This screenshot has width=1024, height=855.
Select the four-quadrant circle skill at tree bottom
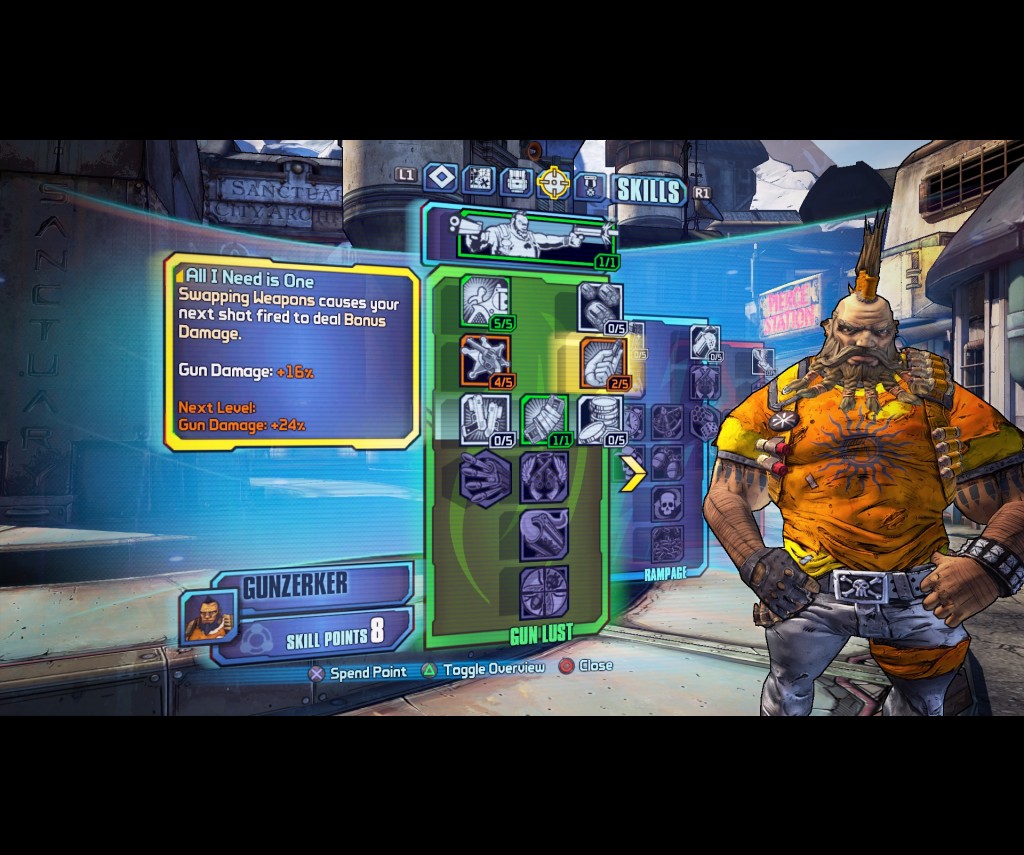point(544,592)
